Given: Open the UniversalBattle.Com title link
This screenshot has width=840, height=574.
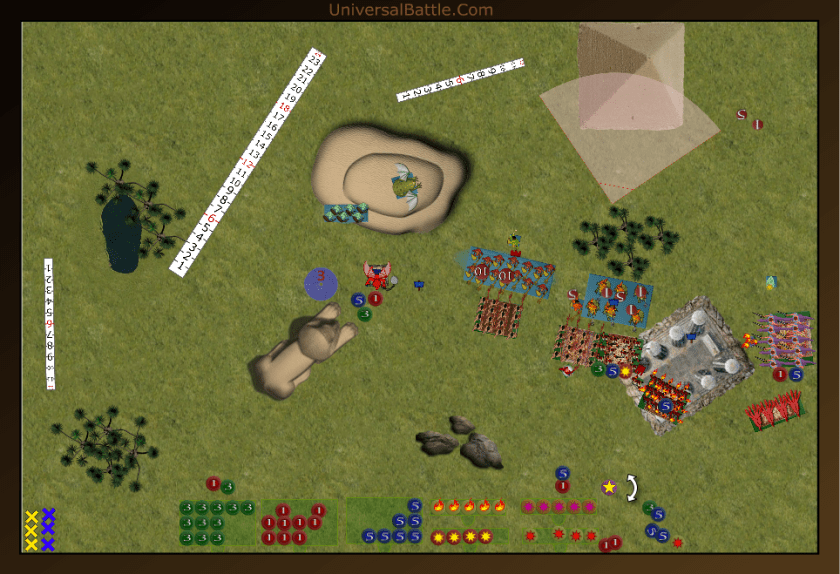Looking at the screenshot, I should point(410,10).
